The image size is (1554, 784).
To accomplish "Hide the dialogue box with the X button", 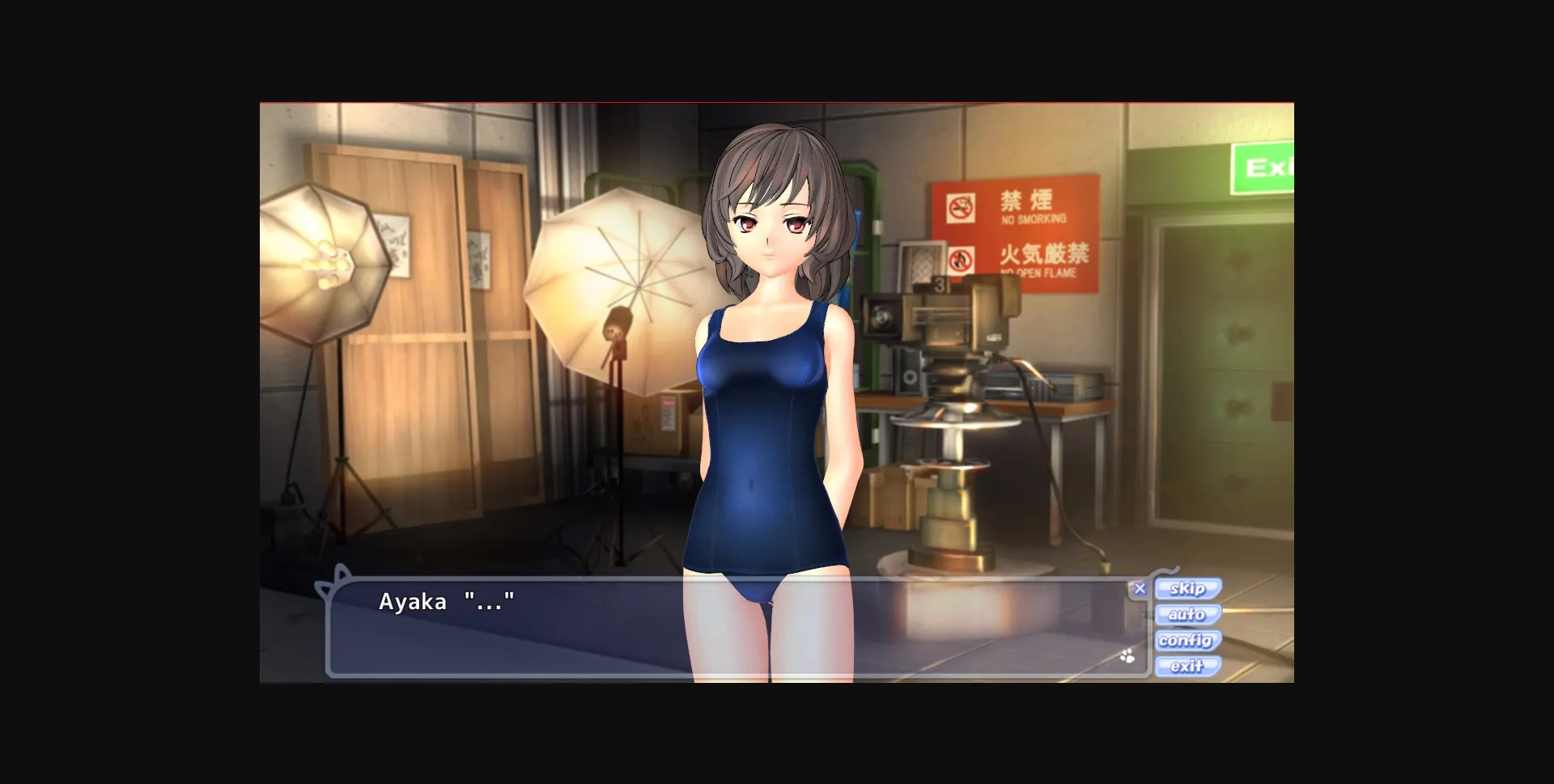I will tap(1140, 588).
